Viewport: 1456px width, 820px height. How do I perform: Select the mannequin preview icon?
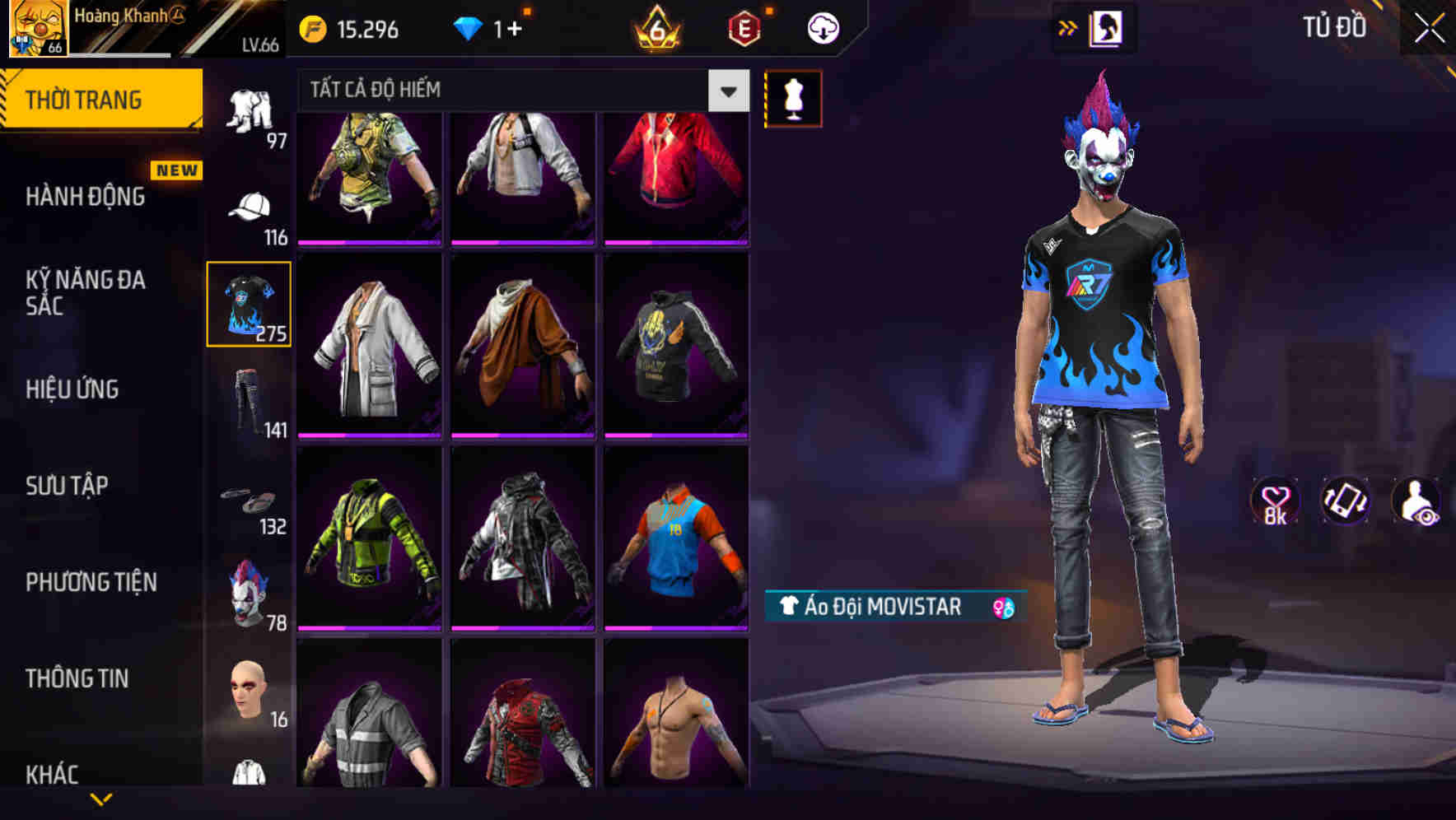tap(793, 97)
